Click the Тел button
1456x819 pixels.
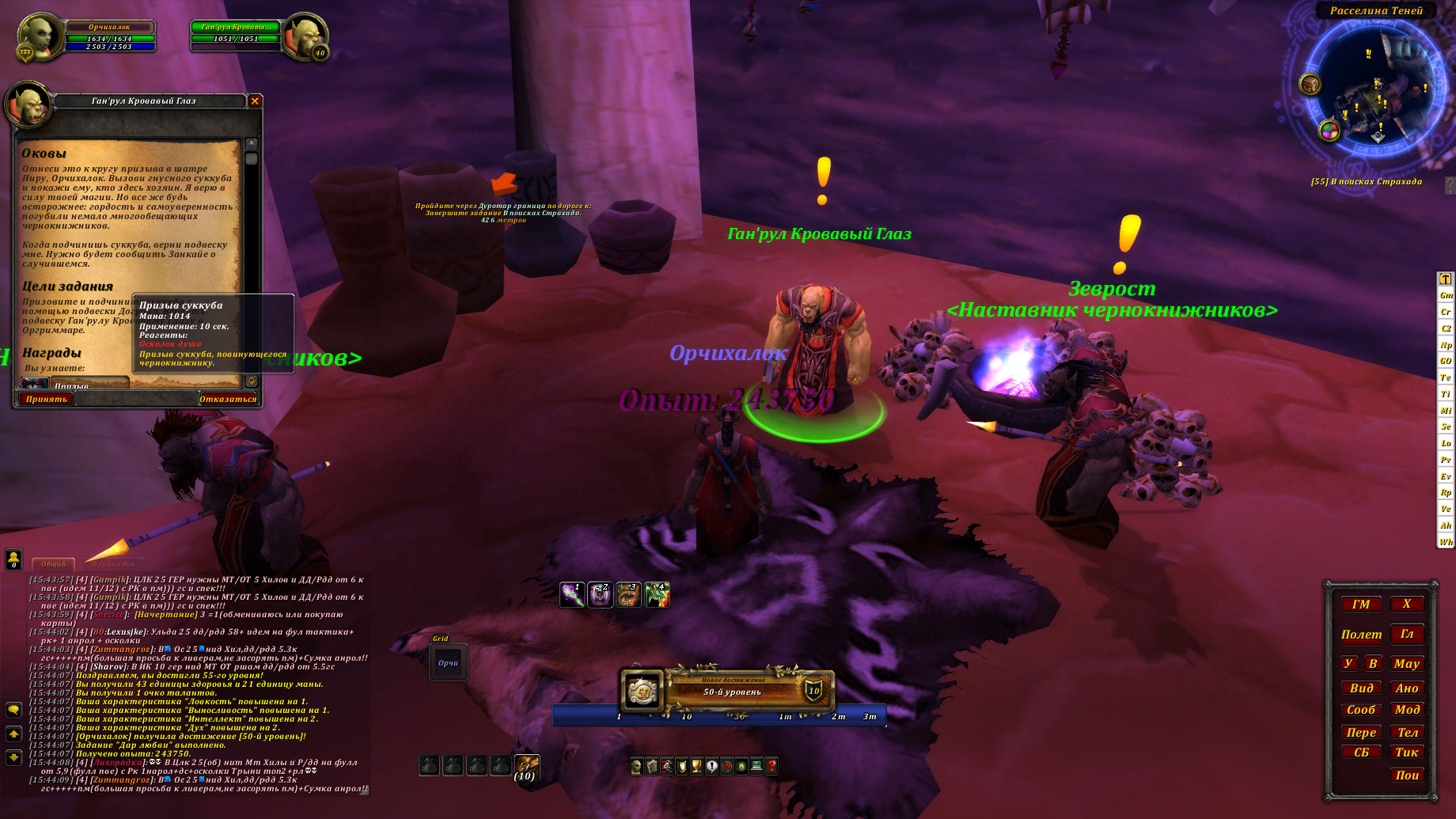click(x=1407, y=732)
